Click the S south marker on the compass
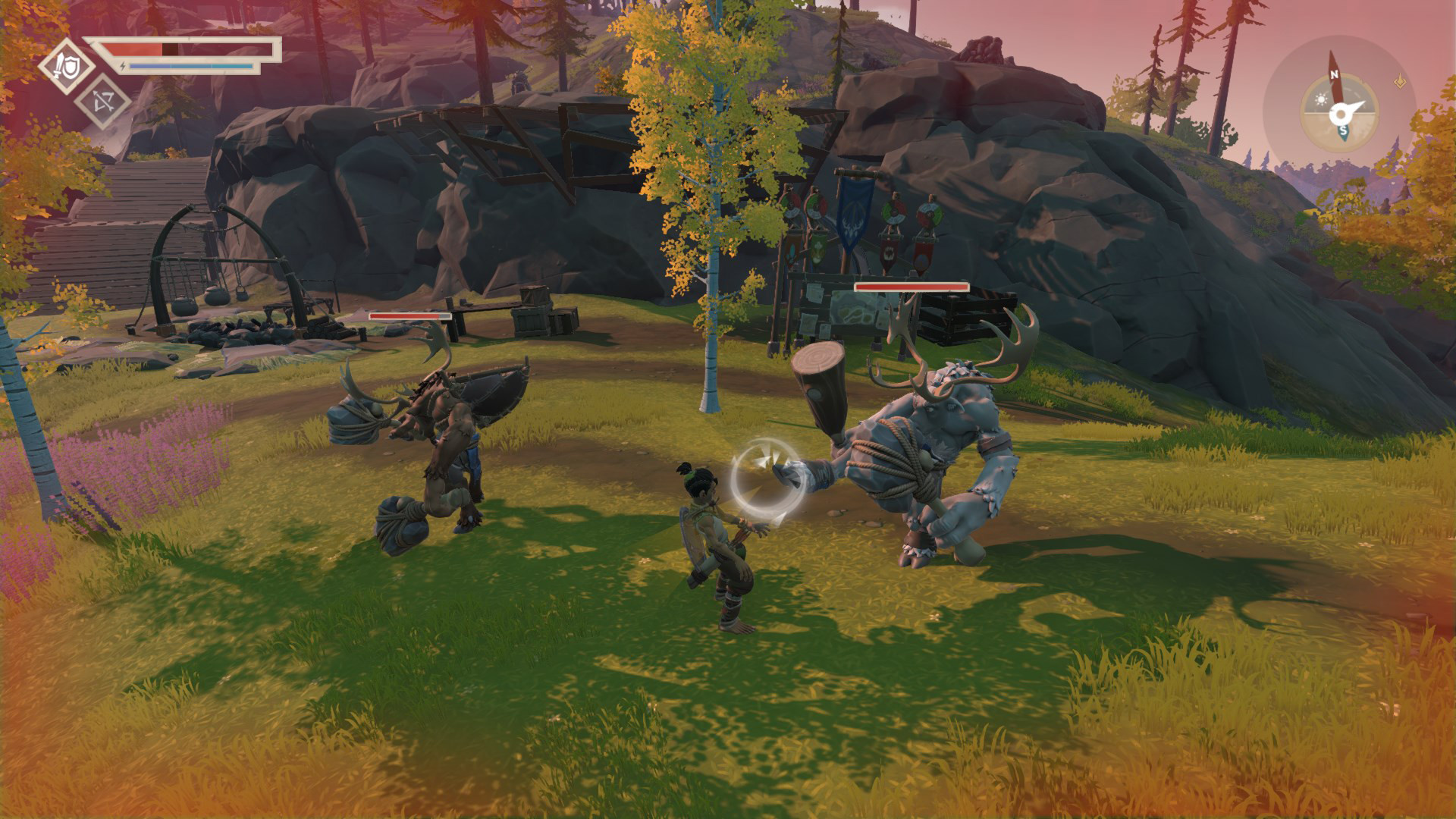Image resolution: width=1456 pixels, height=819 pixels. (x=1343, y=131)
